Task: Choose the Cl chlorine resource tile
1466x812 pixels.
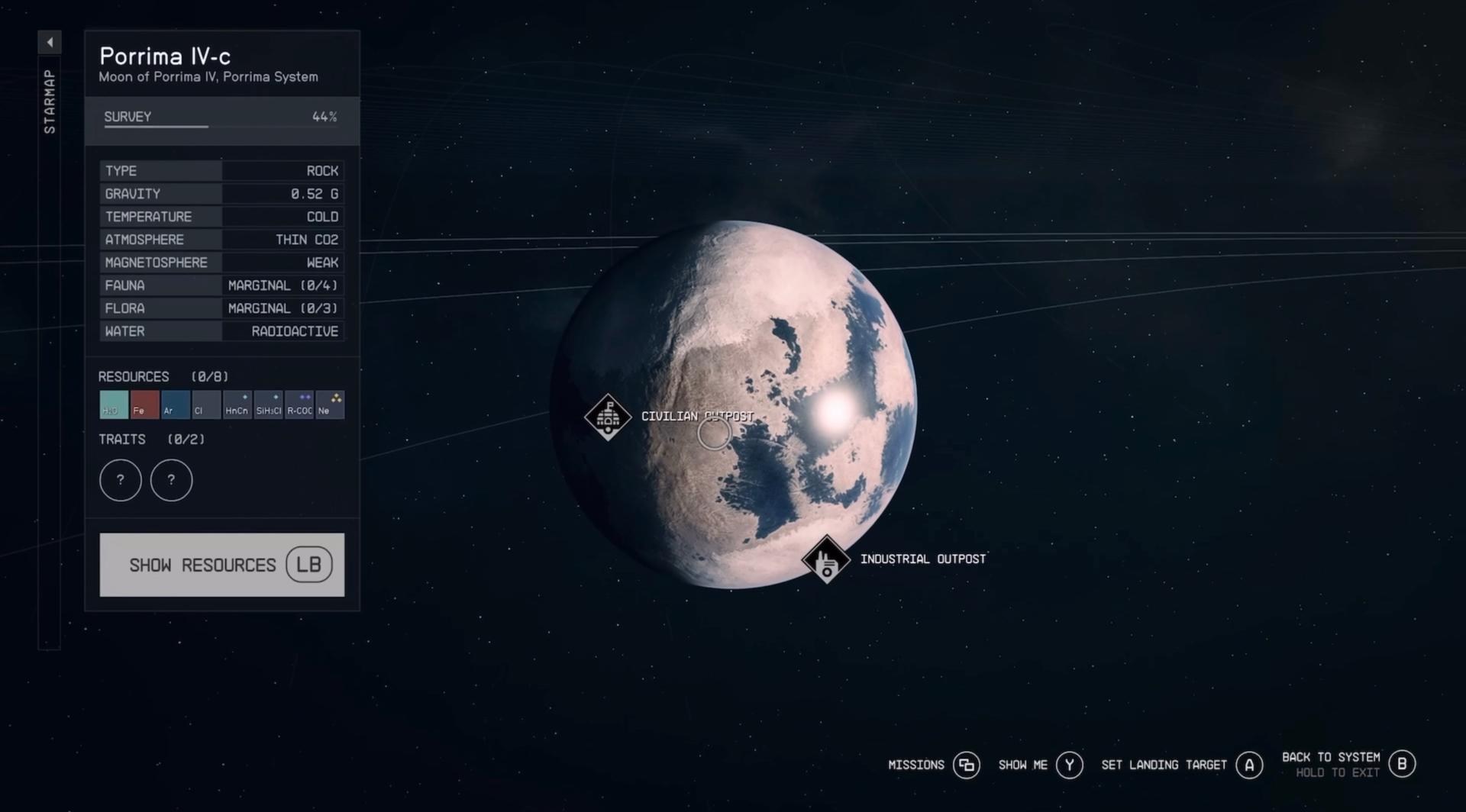Action: tap(206, 404)
